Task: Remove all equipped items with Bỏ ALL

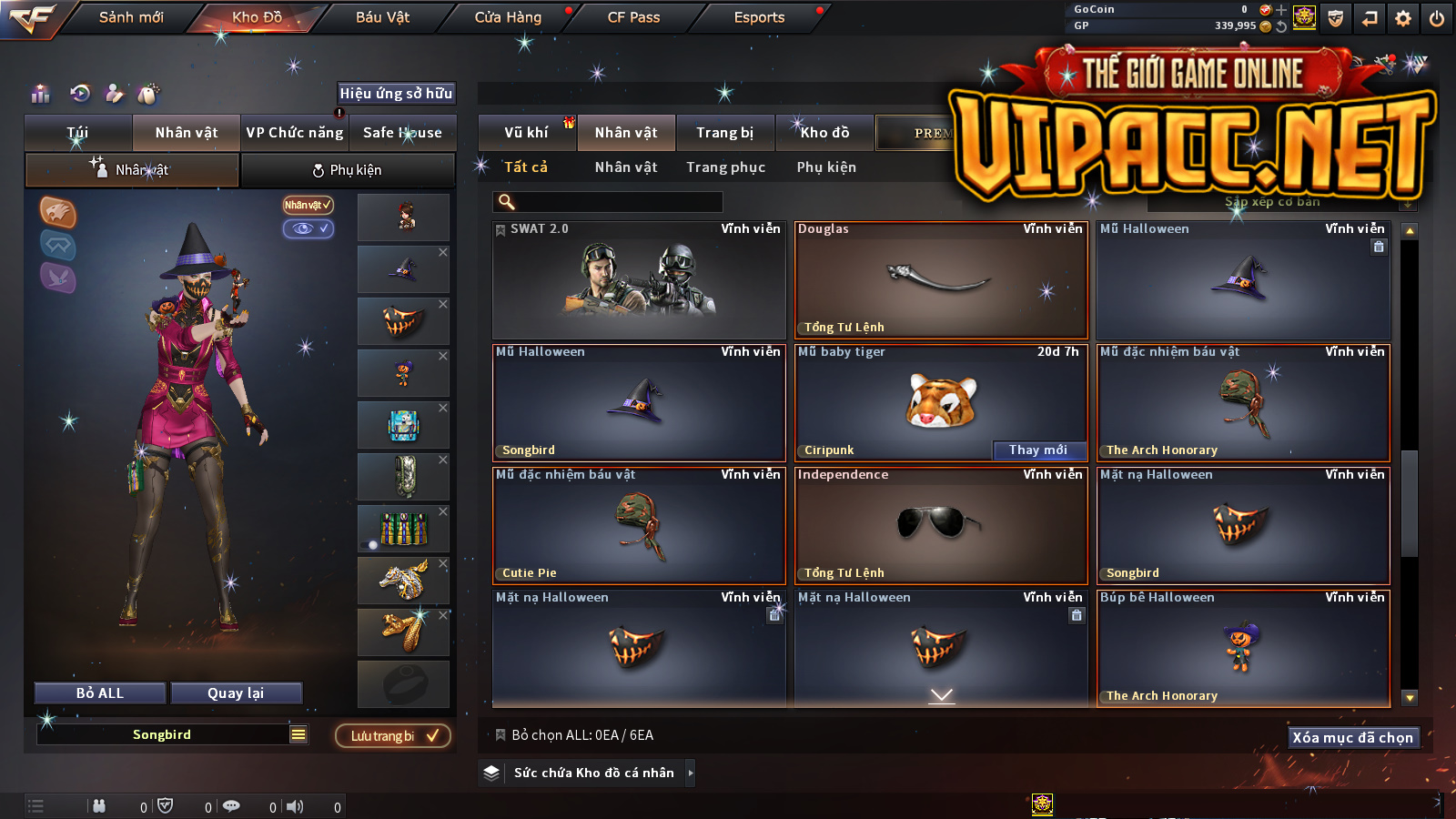Action: tap(100, 693)
